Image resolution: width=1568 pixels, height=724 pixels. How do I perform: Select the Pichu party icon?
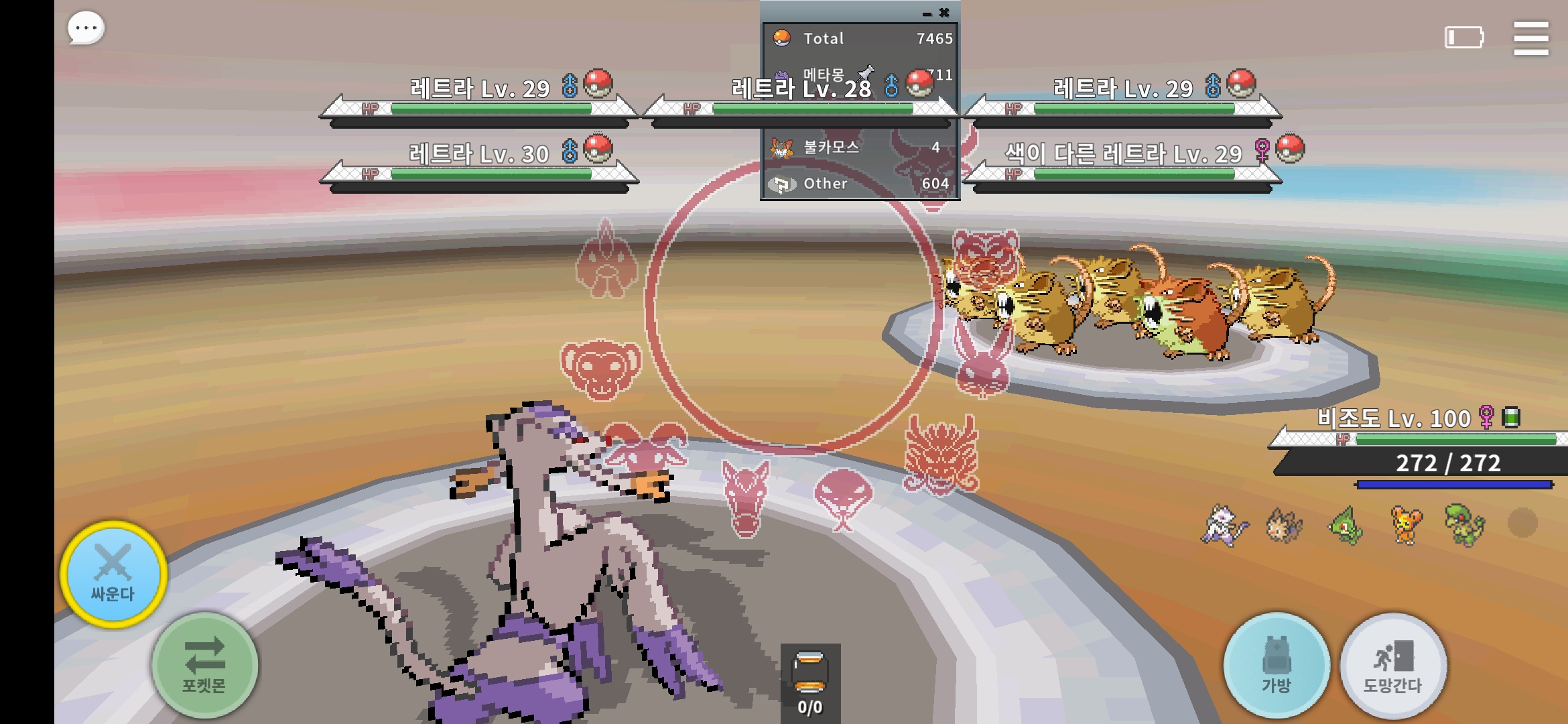[x=1284, y=525]
